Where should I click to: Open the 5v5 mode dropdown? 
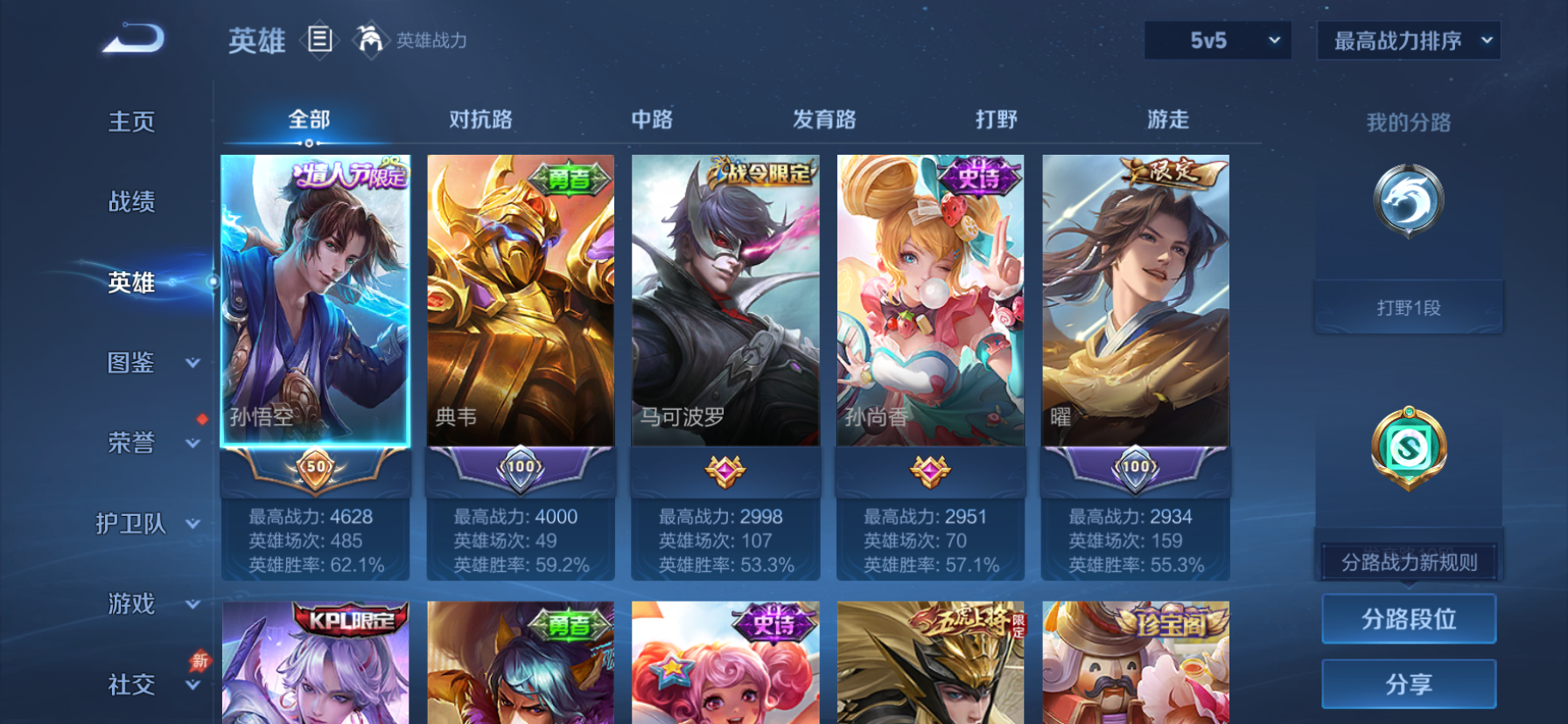[x=1216, y=40]
